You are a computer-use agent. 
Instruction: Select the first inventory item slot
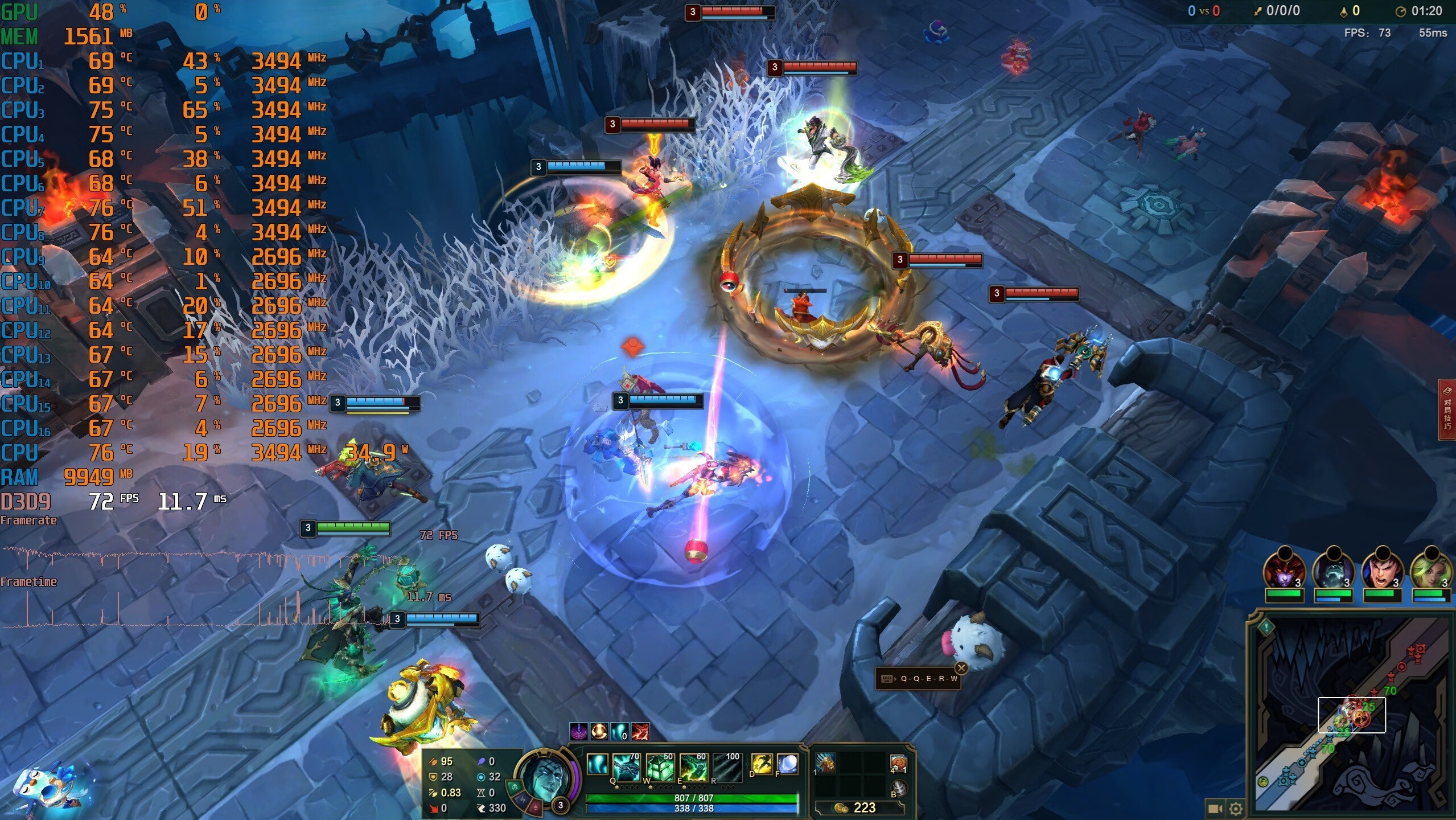pos(825,764)
